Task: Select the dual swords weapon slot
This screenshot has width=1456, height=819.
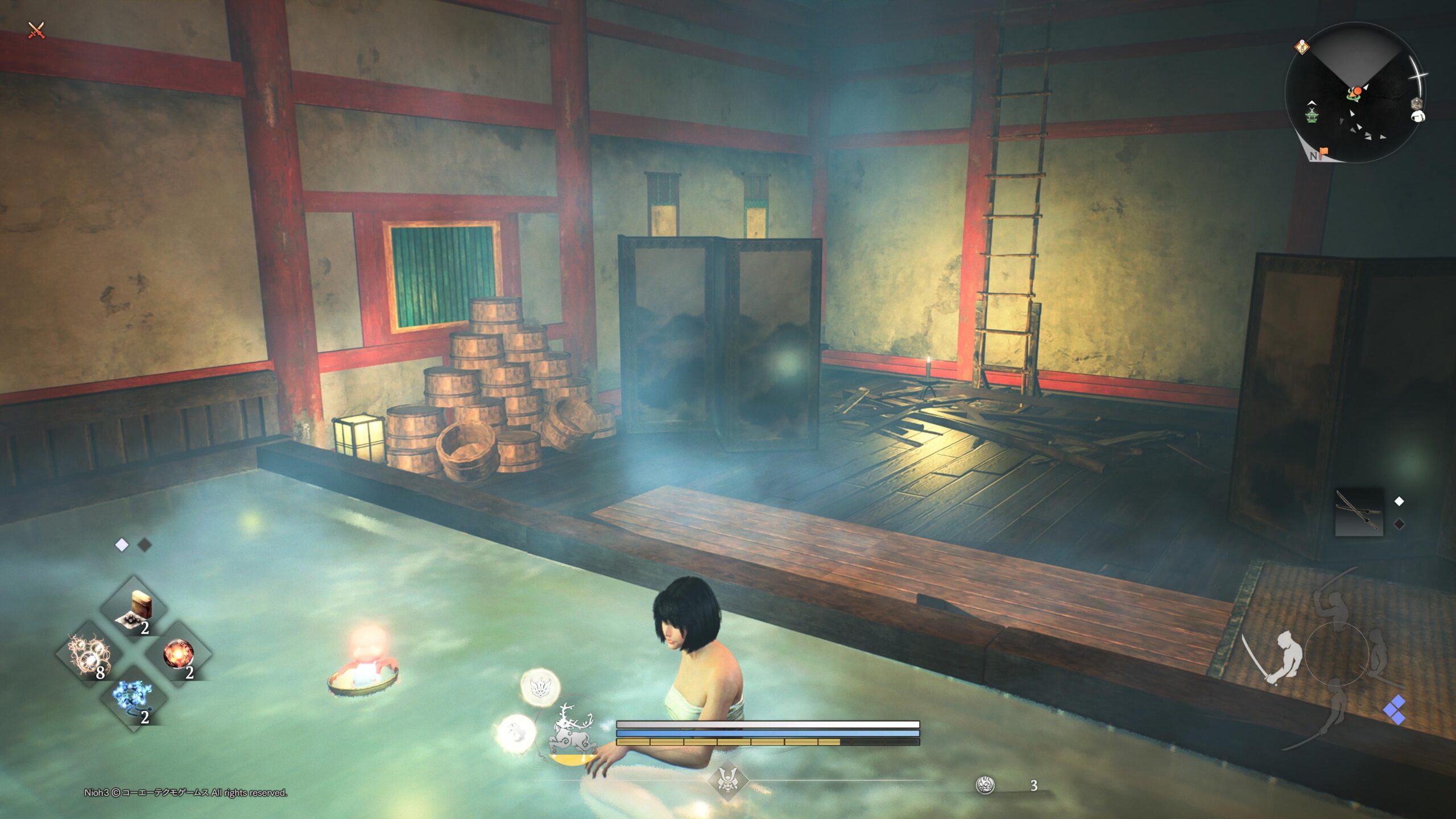Action: tap(1359, 511)
